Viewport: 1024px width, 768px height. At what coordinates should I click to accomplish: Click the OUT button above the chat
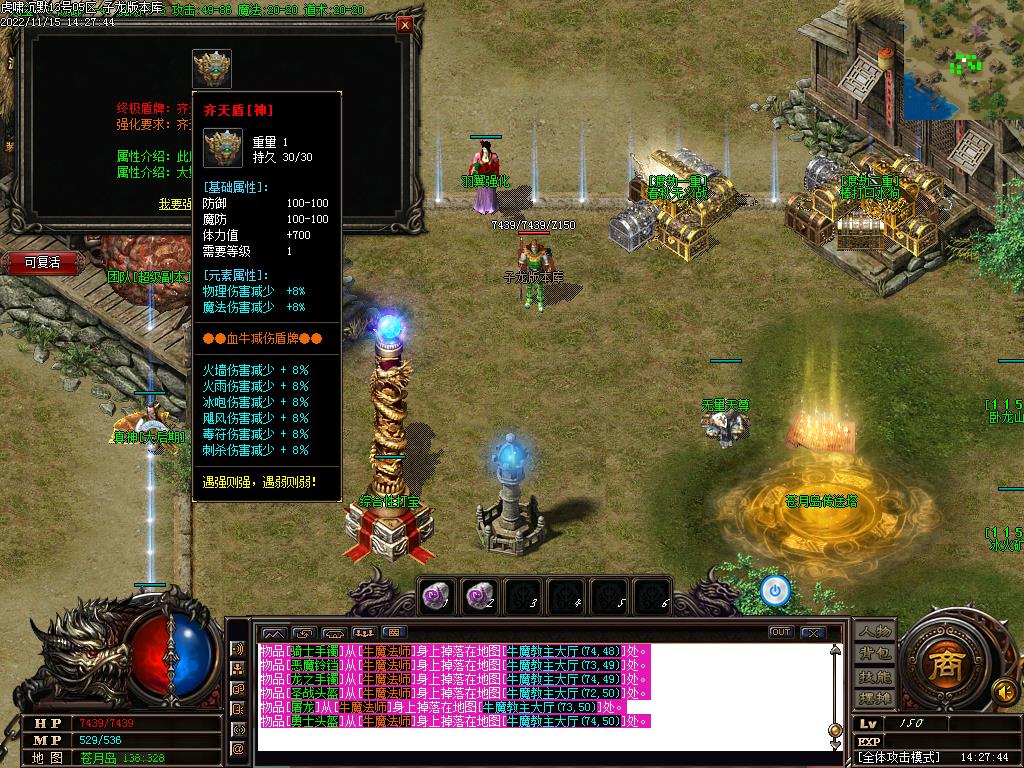click(x=780, y=632)
